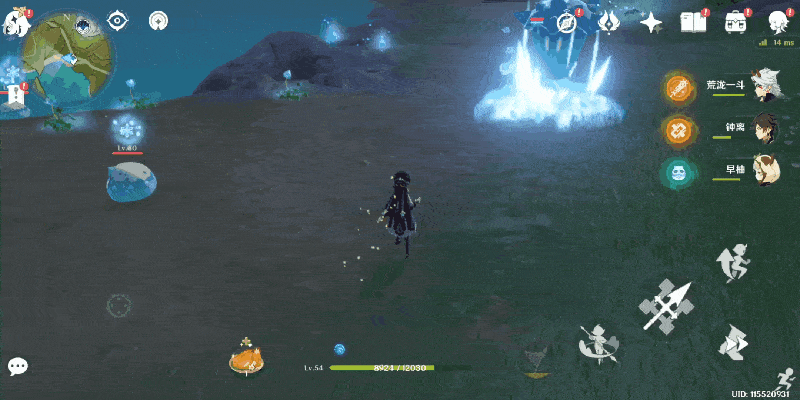
Task: Toggle the eye-shaped Elemental Sight icon
Action: [x=118, y=20]
